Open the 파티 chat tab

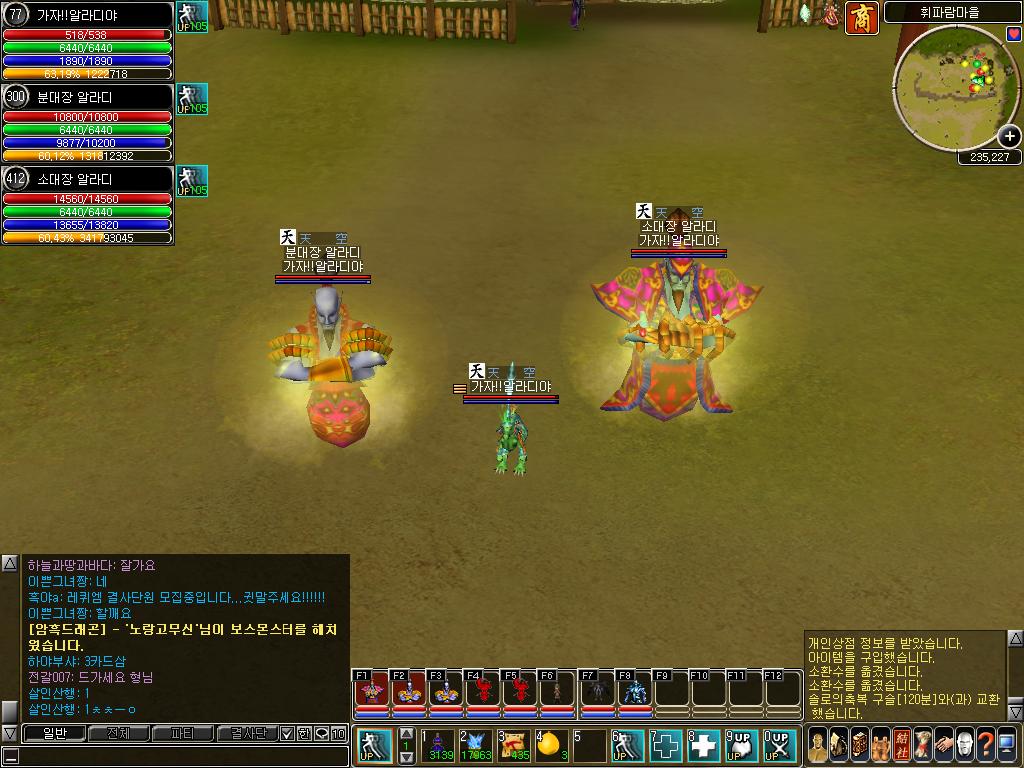point(183,734)
